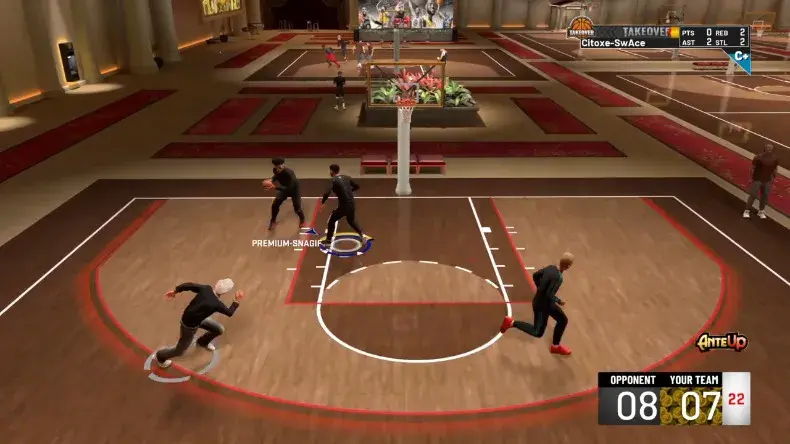Open the C+ teammate grade indicator
The width and height of the screenshot is (790, 444).
741,57
